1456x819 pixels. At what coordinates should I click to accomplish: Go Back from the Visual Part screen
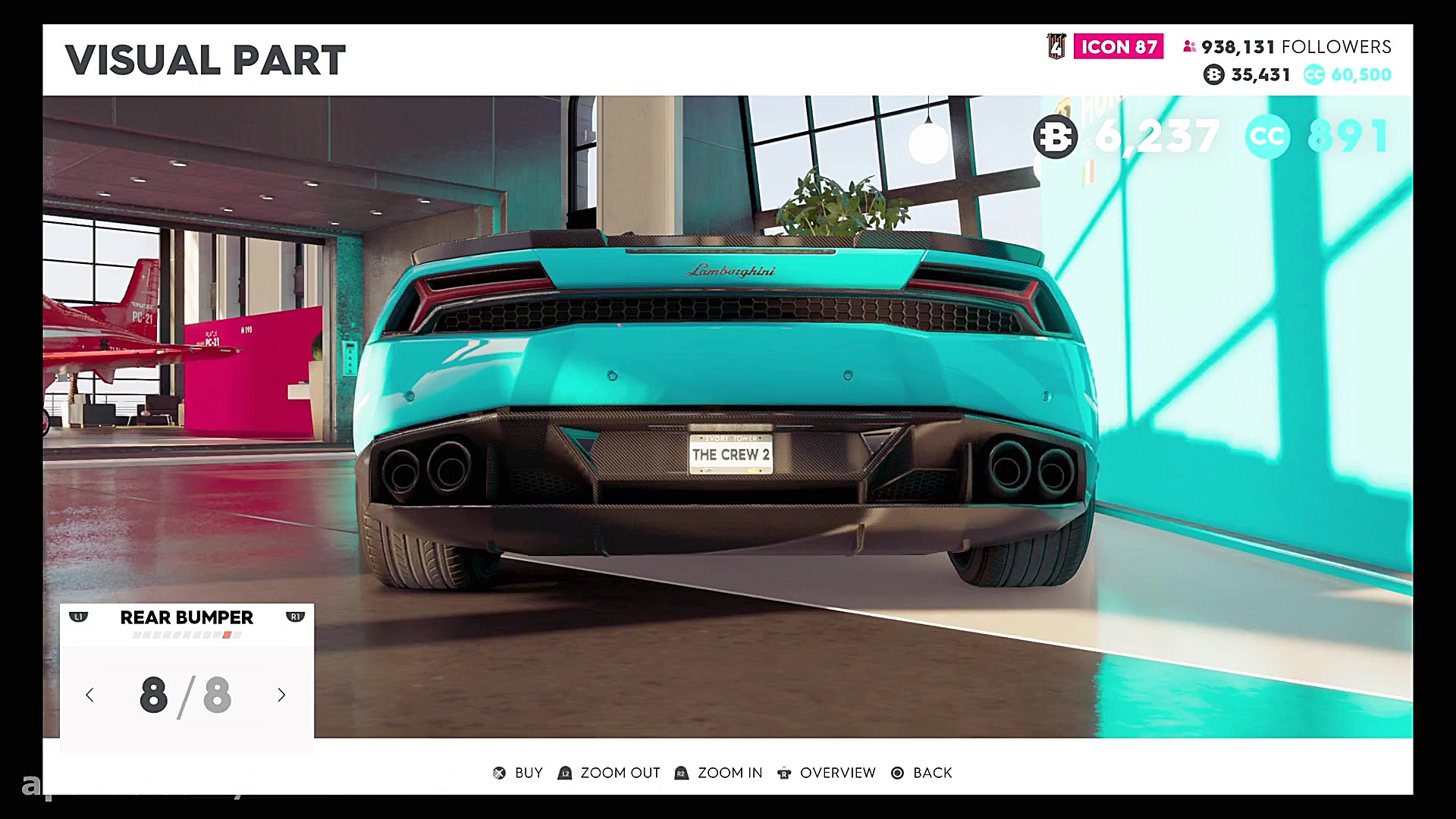pyautogui.click(x=922, y=773)
